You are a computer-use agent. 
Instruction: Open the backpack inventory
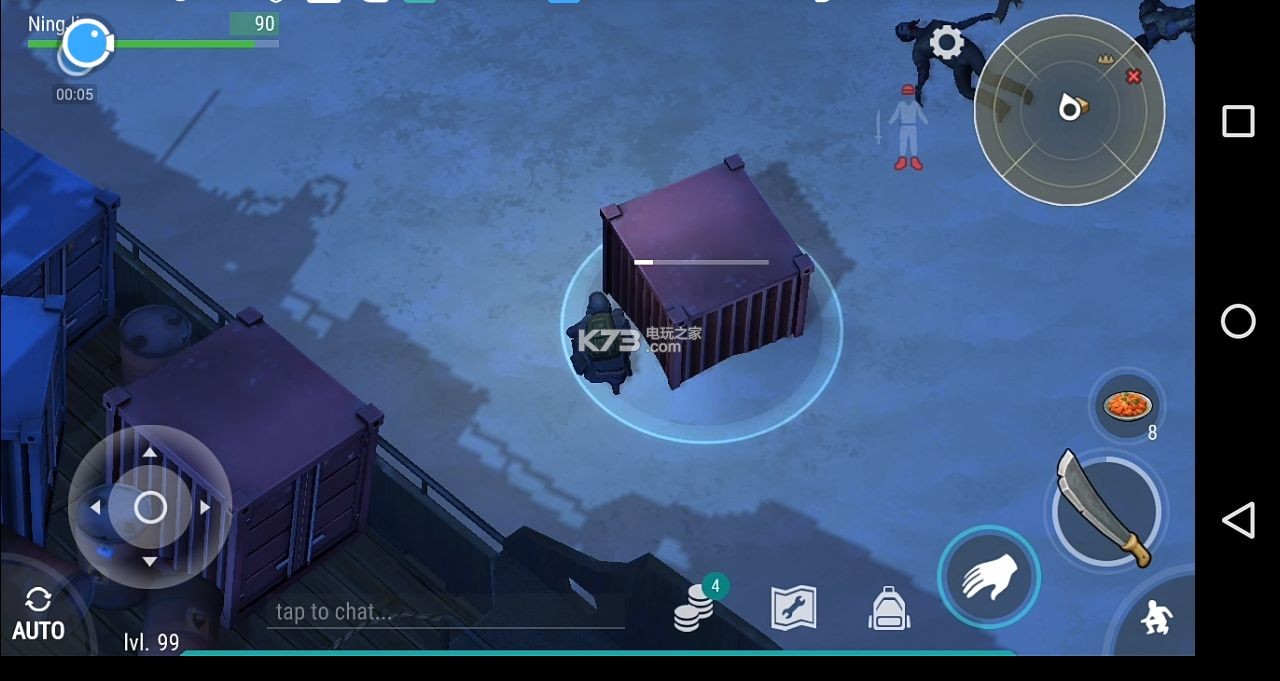[889, 608]
